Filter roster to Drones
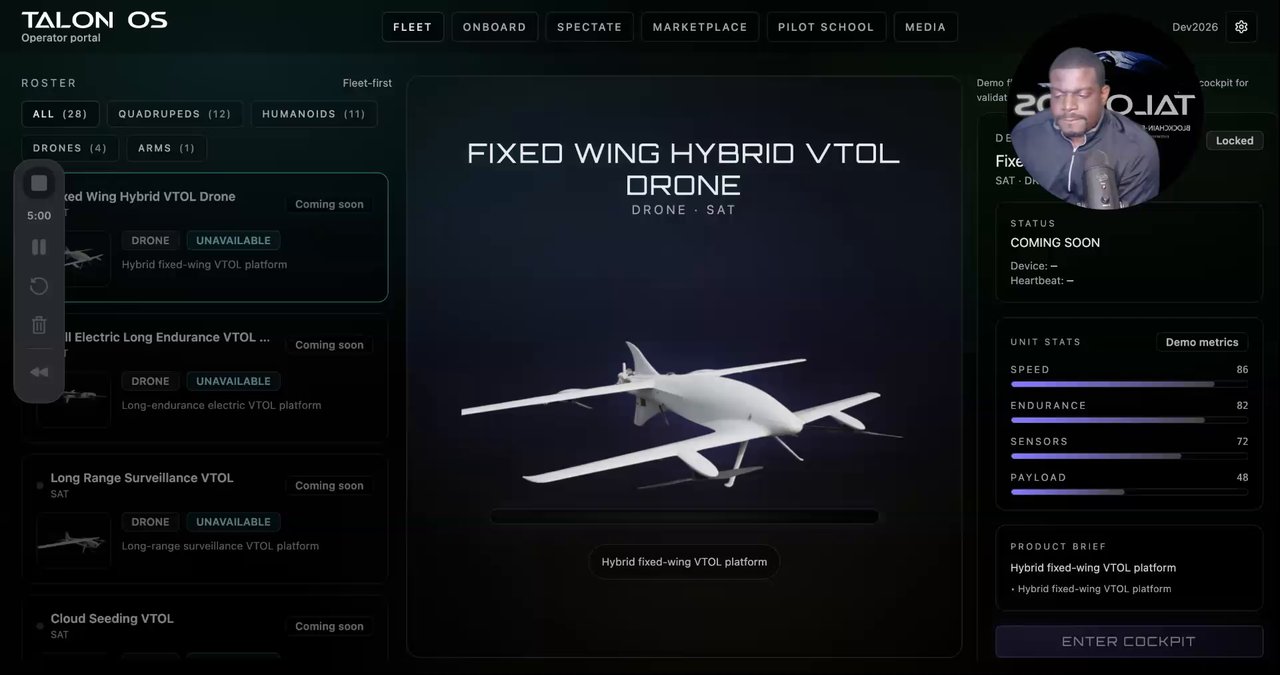Viewport: 1280px width, 675px height. coord(70,148)
